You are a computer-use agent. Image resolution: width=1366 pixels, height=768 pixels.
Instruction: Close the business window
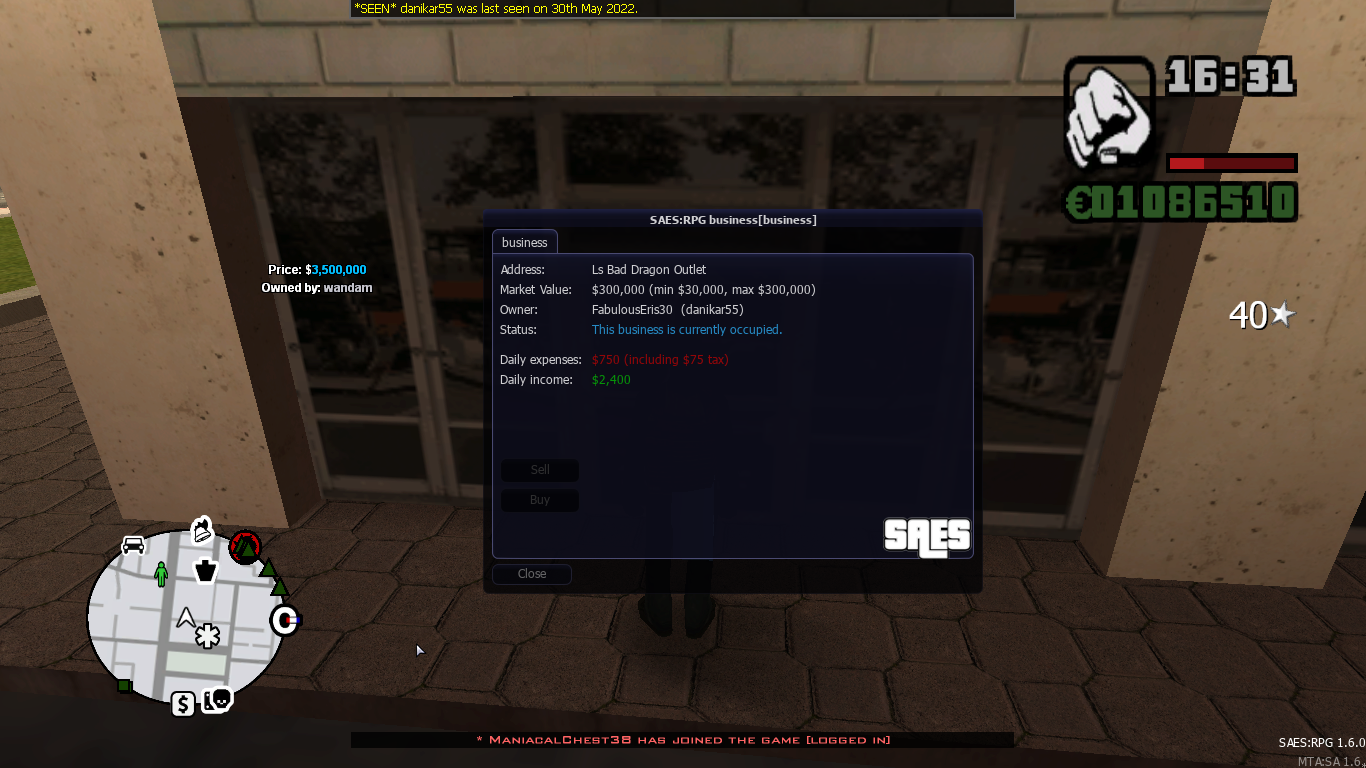pyautogui.click(x=531, y=573)
